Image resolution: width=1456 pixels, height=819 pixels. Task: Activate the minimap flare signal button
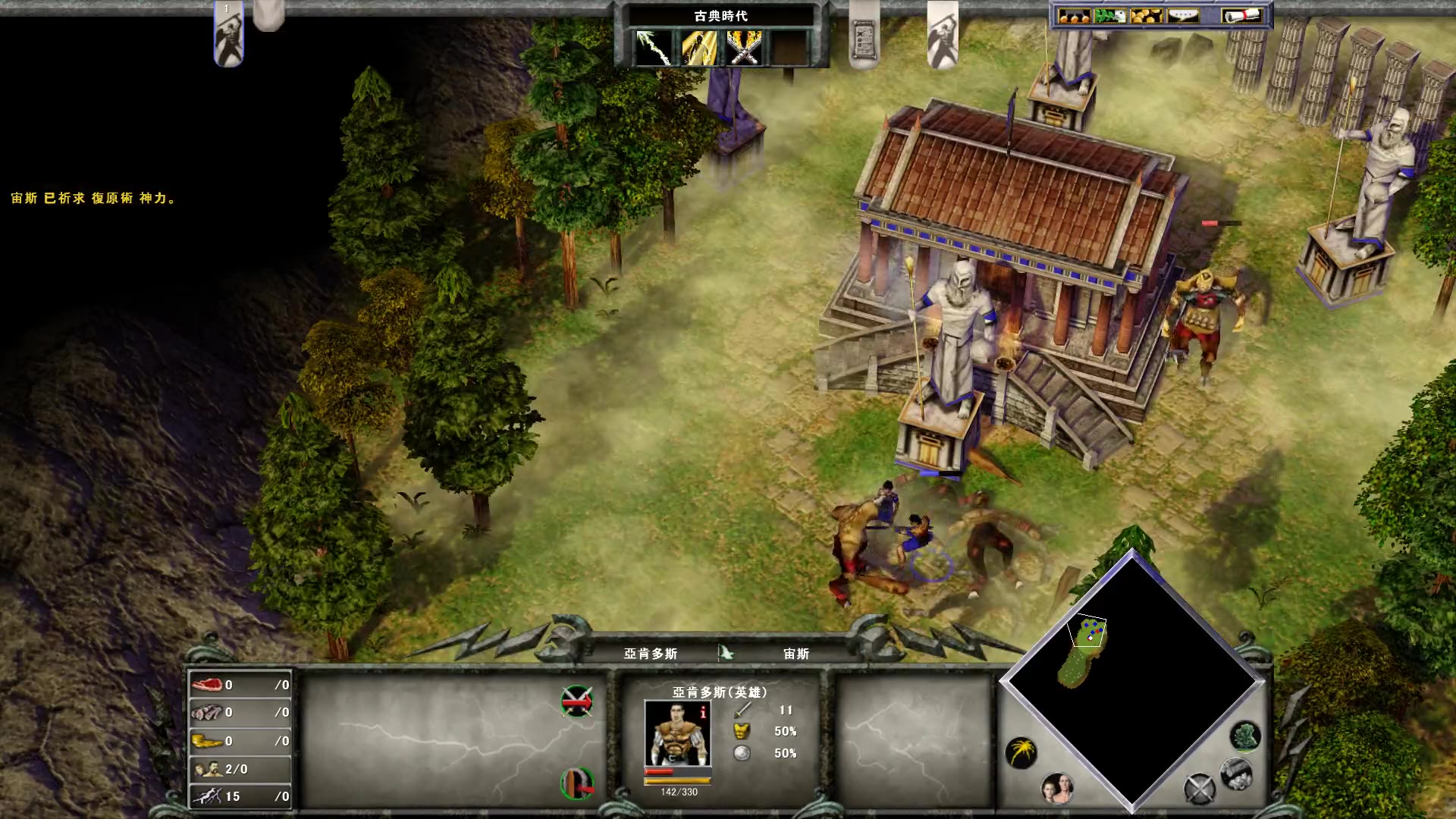coord(1021,752)
